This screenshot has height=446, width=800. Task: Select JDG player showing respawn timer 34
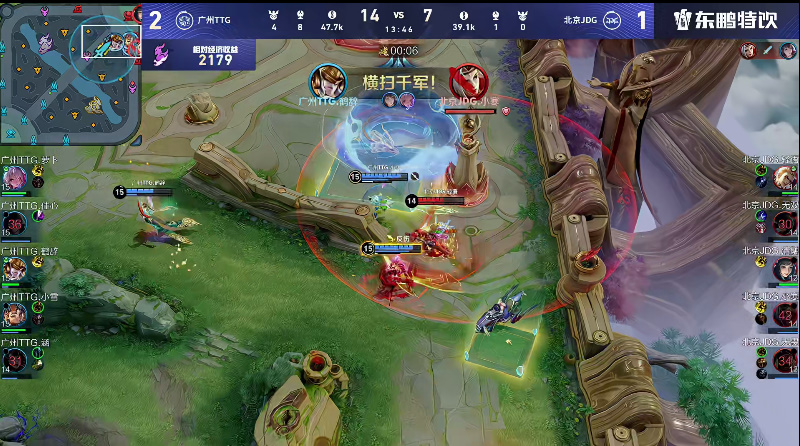click(785, 358)
